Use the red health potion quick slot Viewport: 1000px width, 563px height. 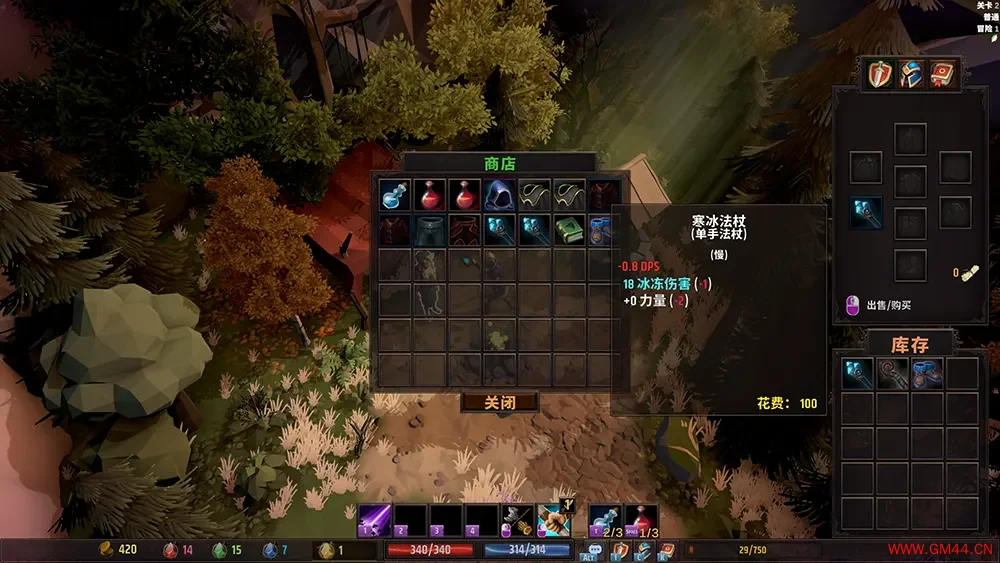click(643, 520)
